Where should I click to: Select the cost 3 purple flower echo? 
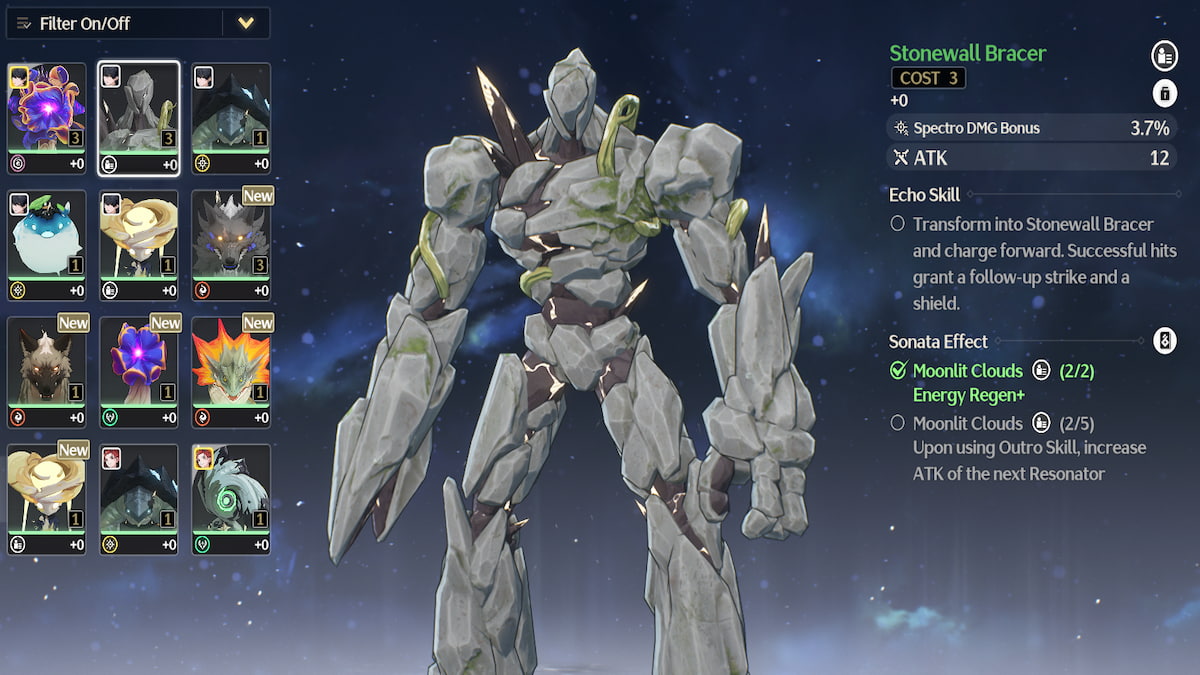[47, 118]
